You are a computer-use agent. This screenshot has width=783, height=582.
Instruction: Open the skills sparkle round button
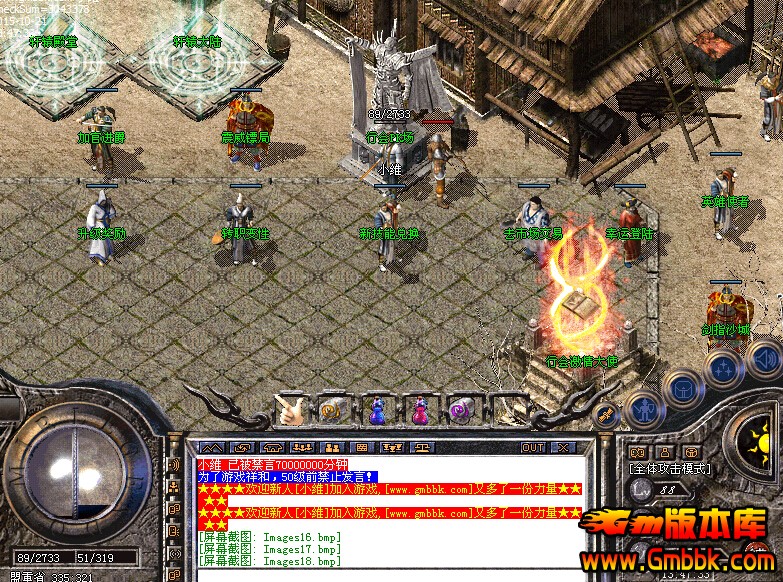click(x=722, y=369)
